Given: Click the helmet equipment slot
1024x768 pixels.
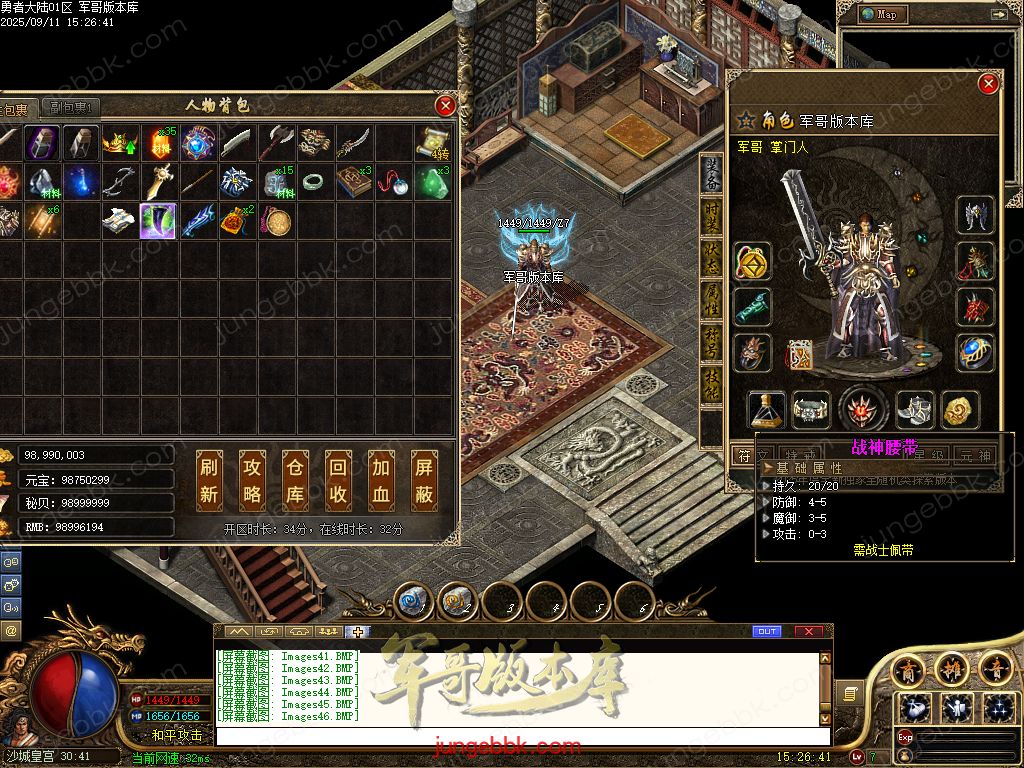Looking at the screenshot, I should coord(975,215).
